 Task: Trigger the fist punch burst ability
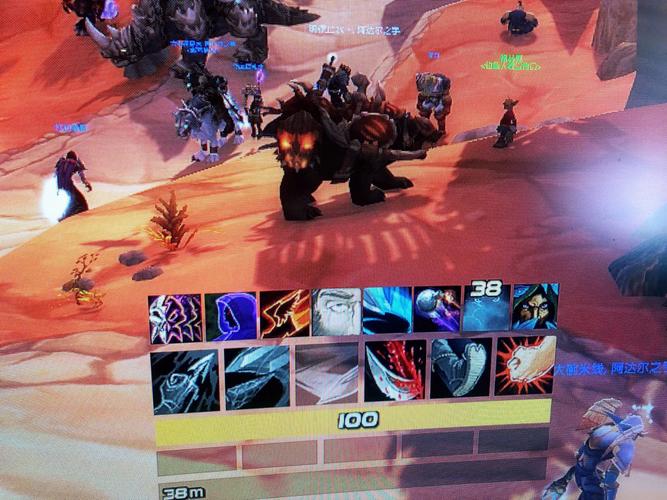coord(525,364)
